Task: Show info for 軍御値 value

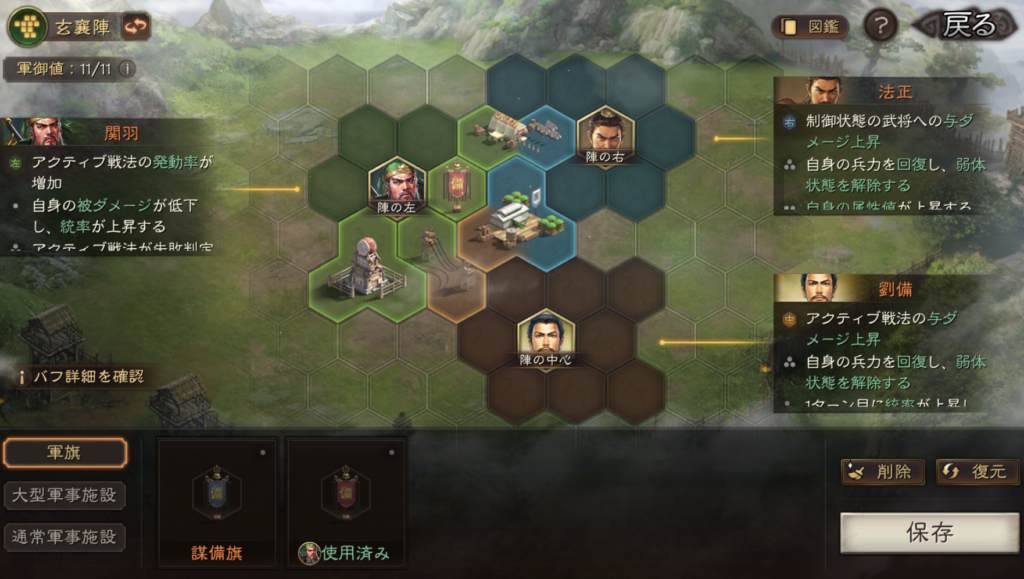Action: (127, 69)
